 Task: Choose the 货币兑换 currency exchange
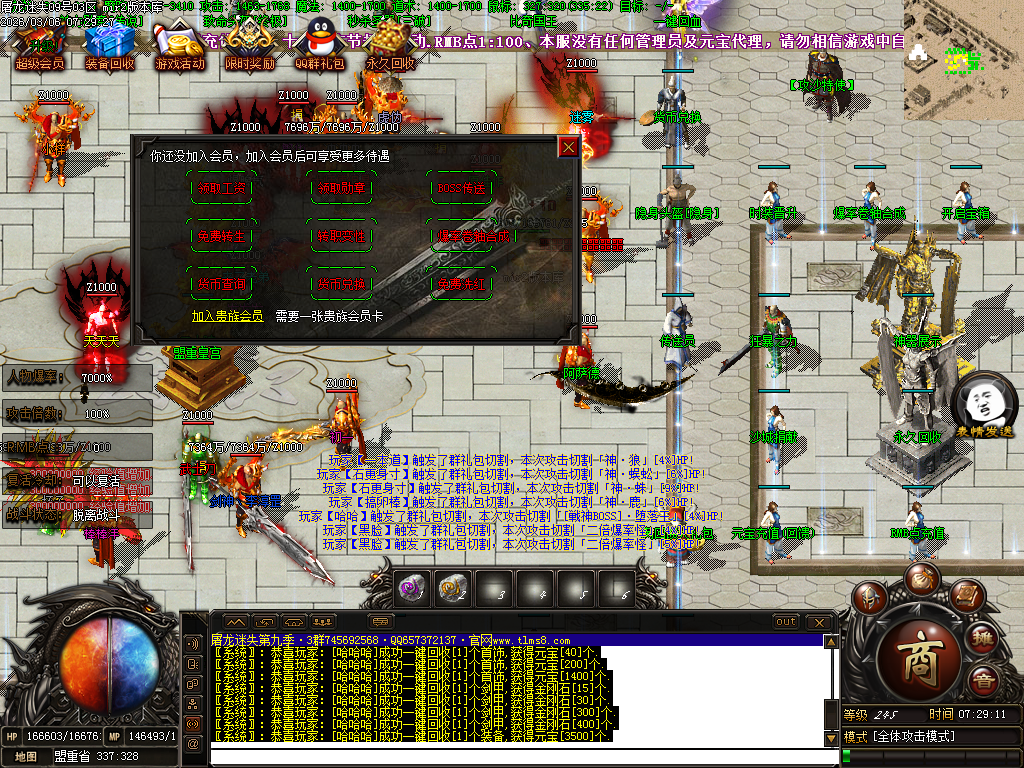click(341, 284)
